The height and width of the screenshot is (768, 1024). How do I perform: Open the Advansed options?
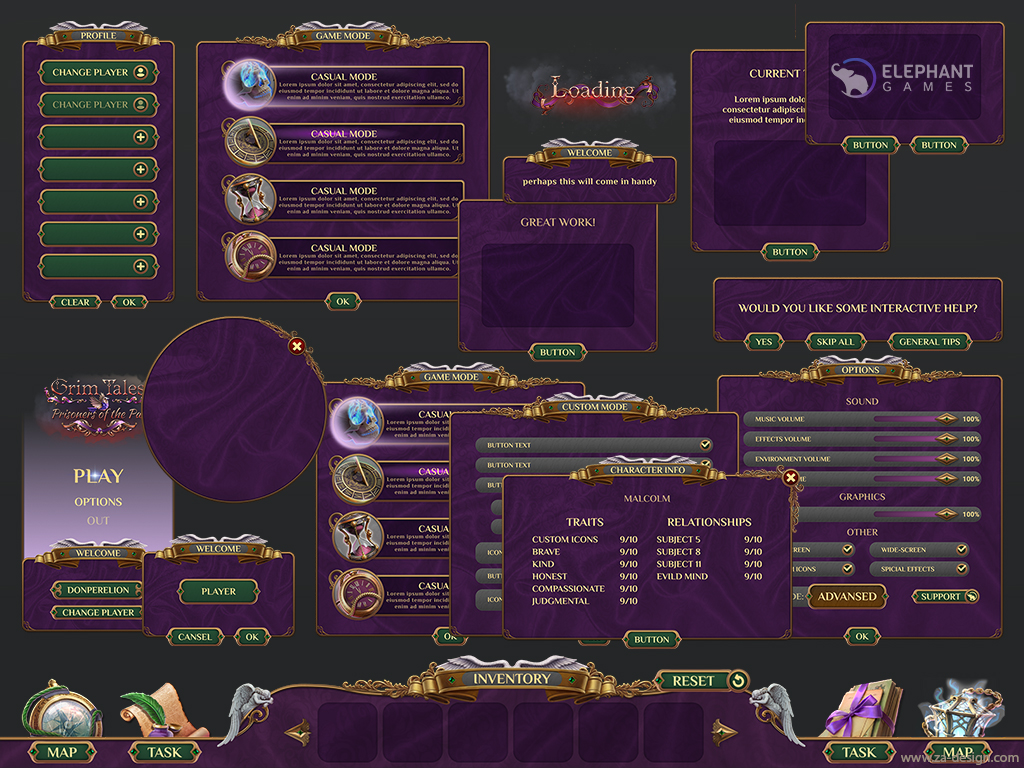[x=846, y=596]
